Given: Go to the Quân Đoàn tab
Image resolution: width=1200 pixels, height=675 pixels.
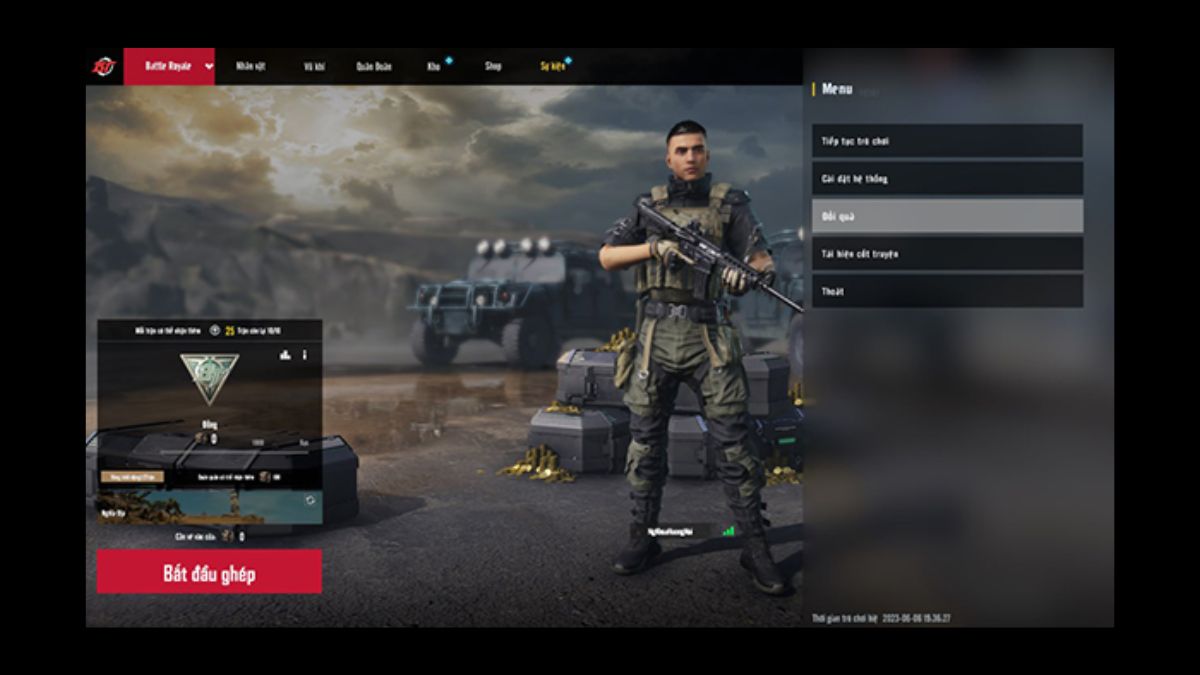Looking at the screenshot, I should click(374, 66).
